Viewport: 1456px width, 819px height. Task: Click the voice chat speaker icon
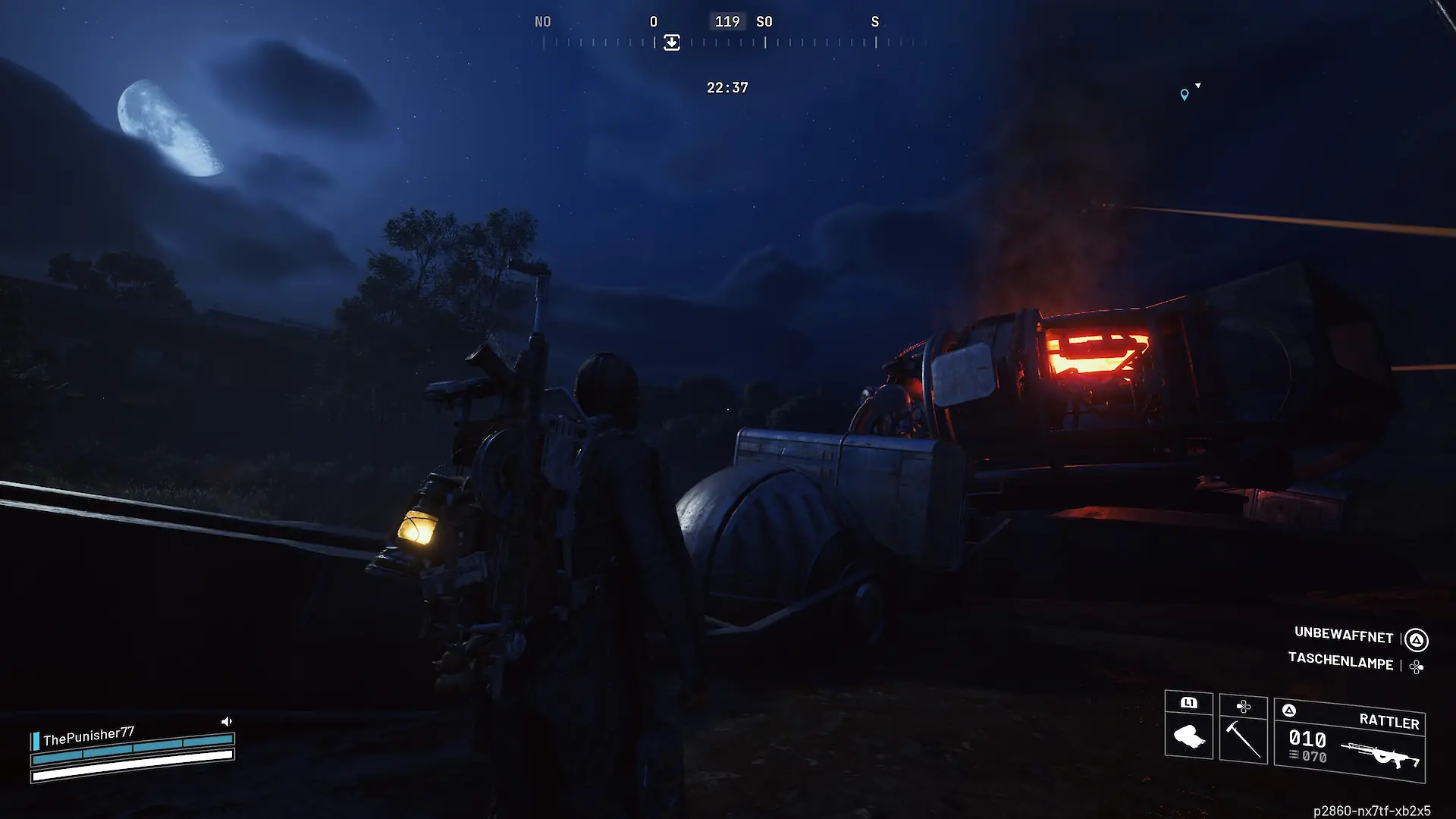[x=226, y=721]
